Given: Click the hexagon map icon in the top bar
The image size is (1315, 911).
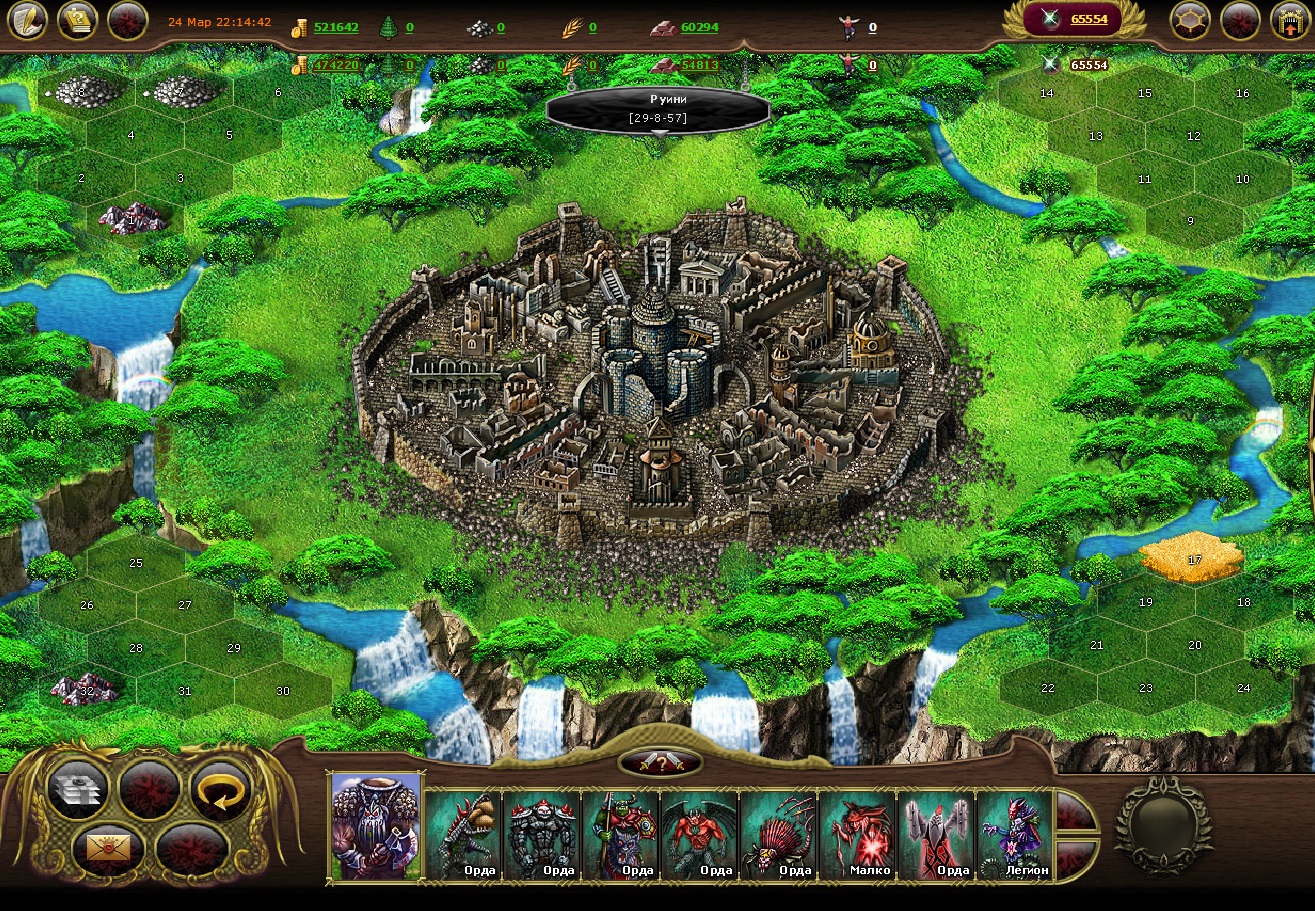Looking at the screenshot, I should tap(1190, 20).
